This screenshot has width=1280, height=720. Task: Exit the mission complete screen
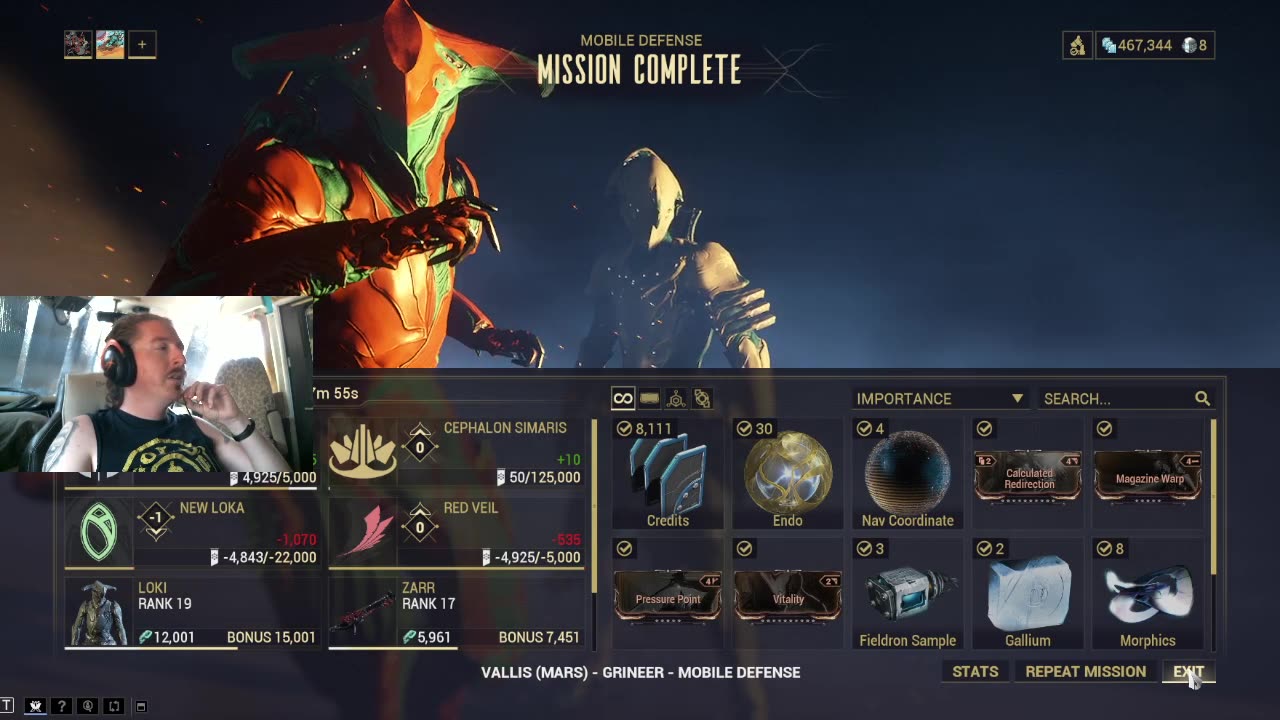point(1188,672)
